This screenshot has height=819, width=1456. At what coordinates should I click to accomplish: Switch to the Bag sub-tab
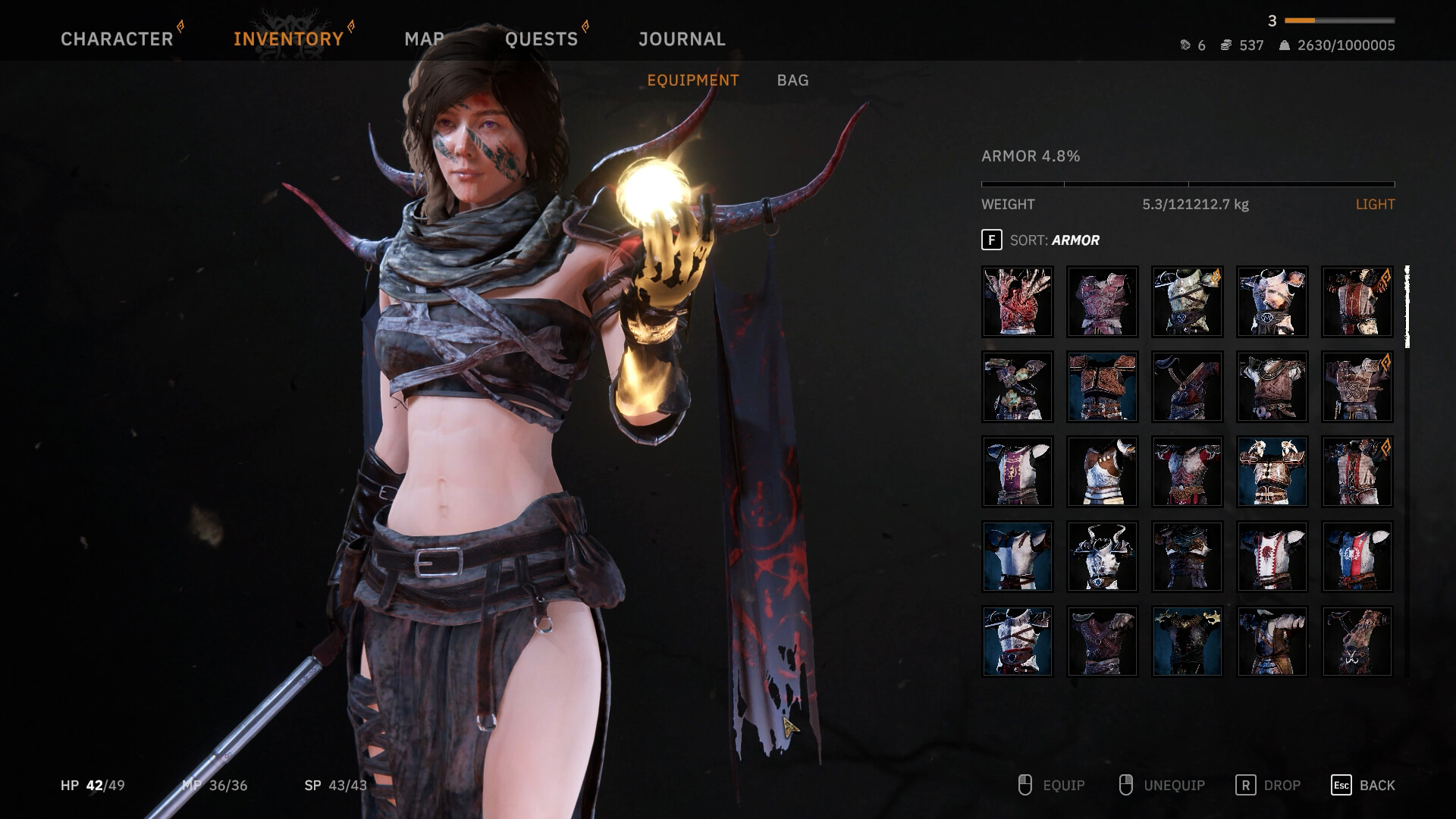792,80
